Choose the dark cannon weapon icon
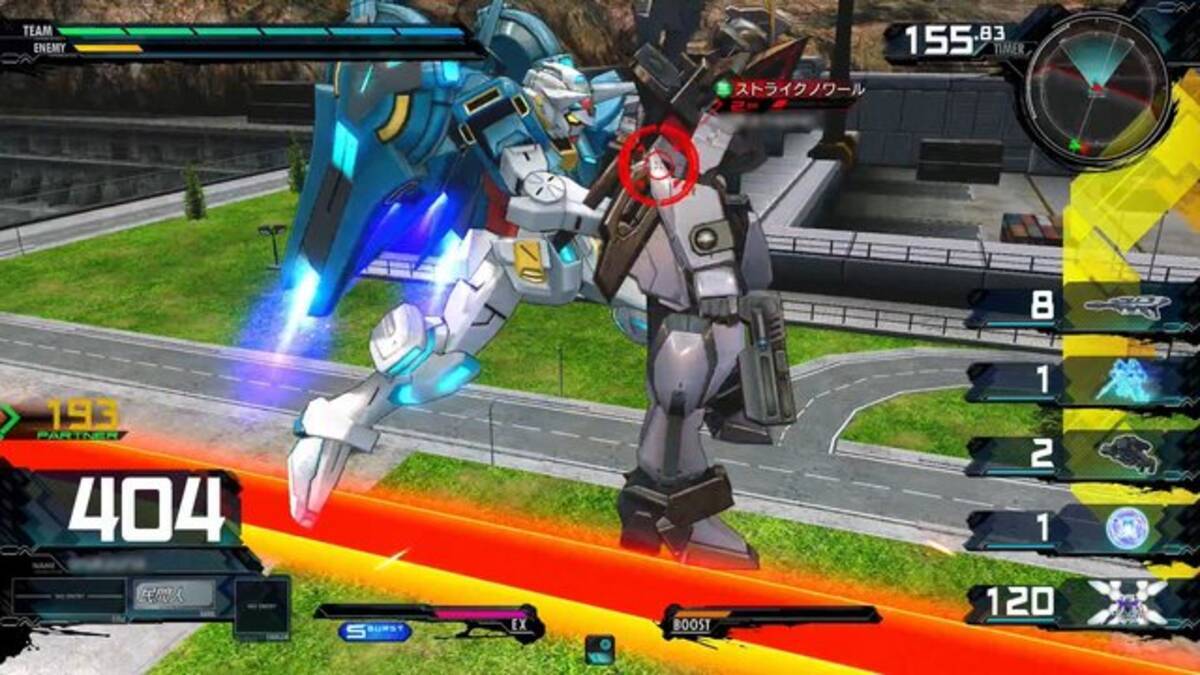 pyautogui.click(x=1129, y=455)
